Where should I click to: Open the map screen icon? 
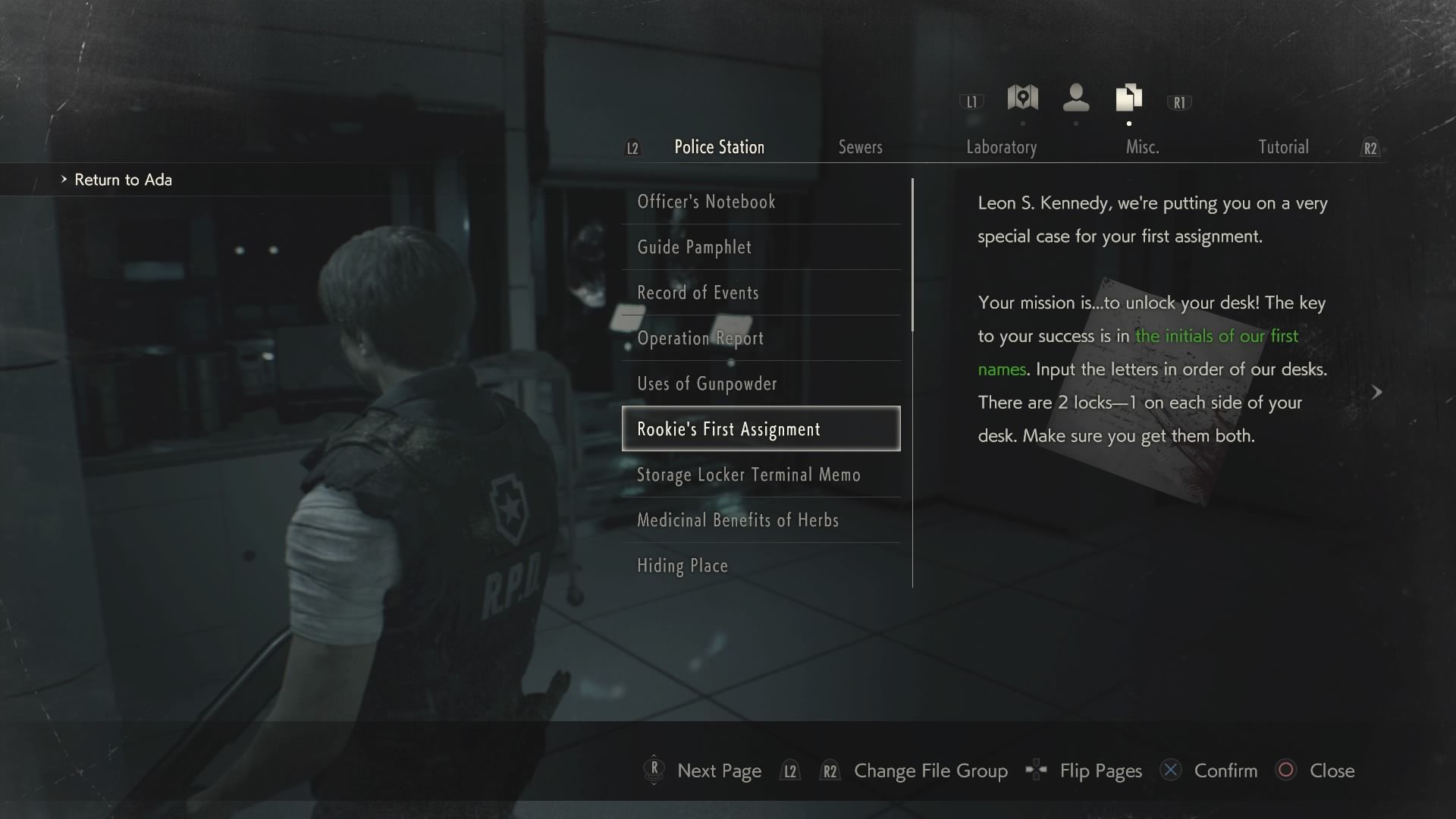pyautogui.click(x=1022, y=99)
